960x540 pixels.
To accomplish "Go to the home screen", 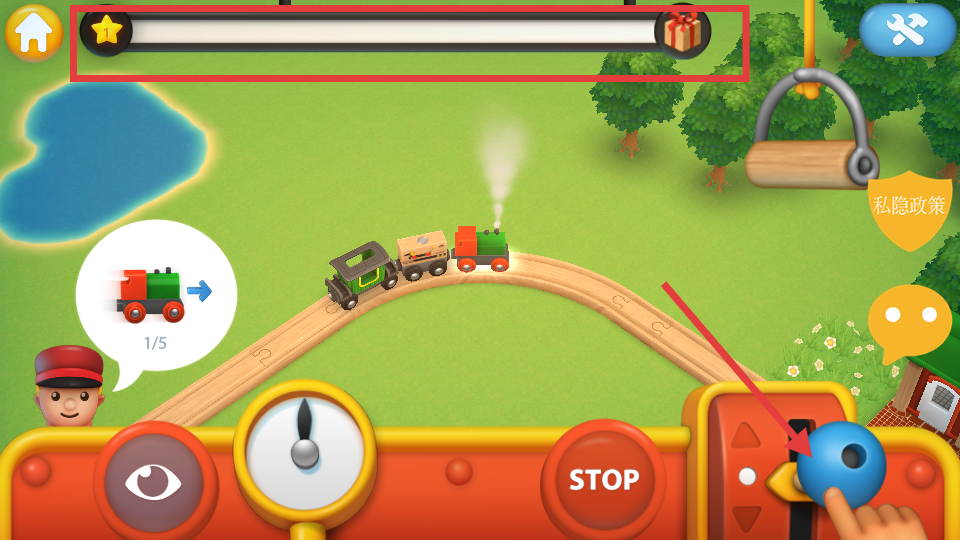I will pos(34,32).
